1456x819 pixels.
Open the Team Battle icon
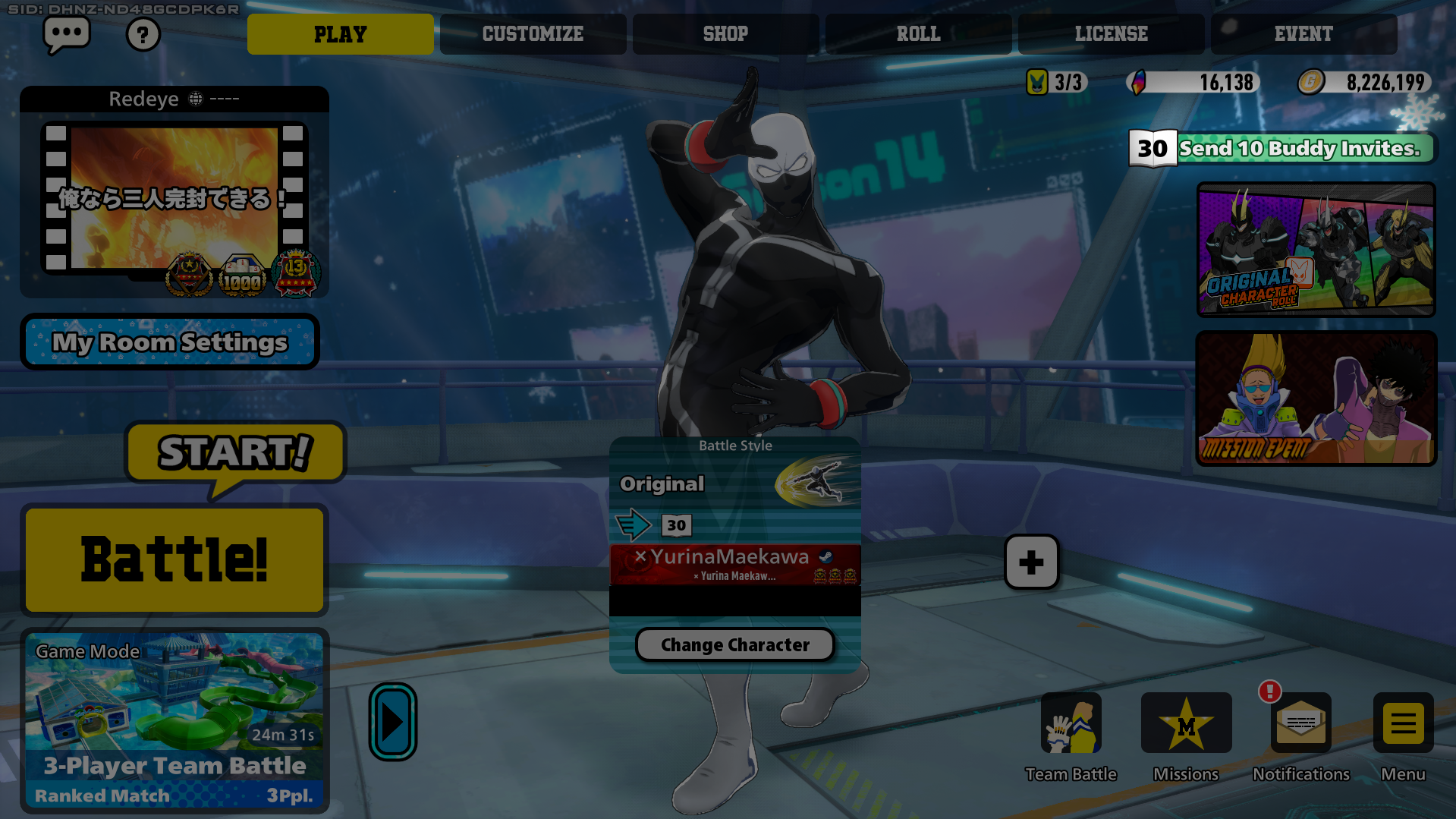coord(1071,723)
